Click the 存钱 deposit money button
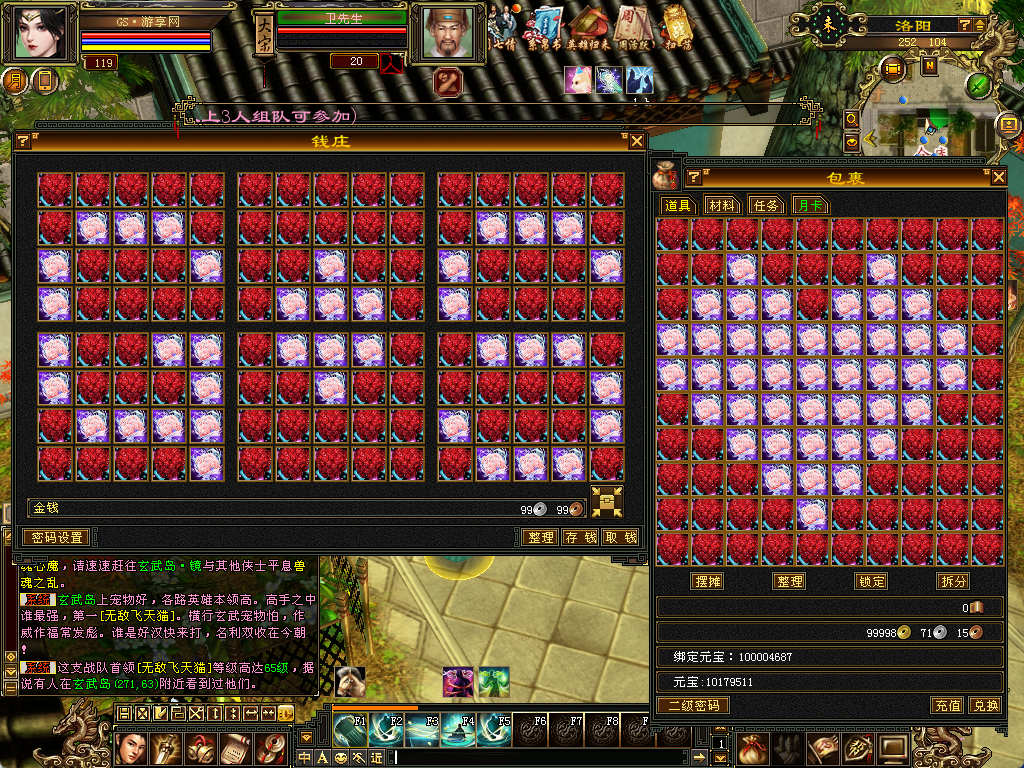This screenshot has height=768, width=1024. click(x=580, y=537)
